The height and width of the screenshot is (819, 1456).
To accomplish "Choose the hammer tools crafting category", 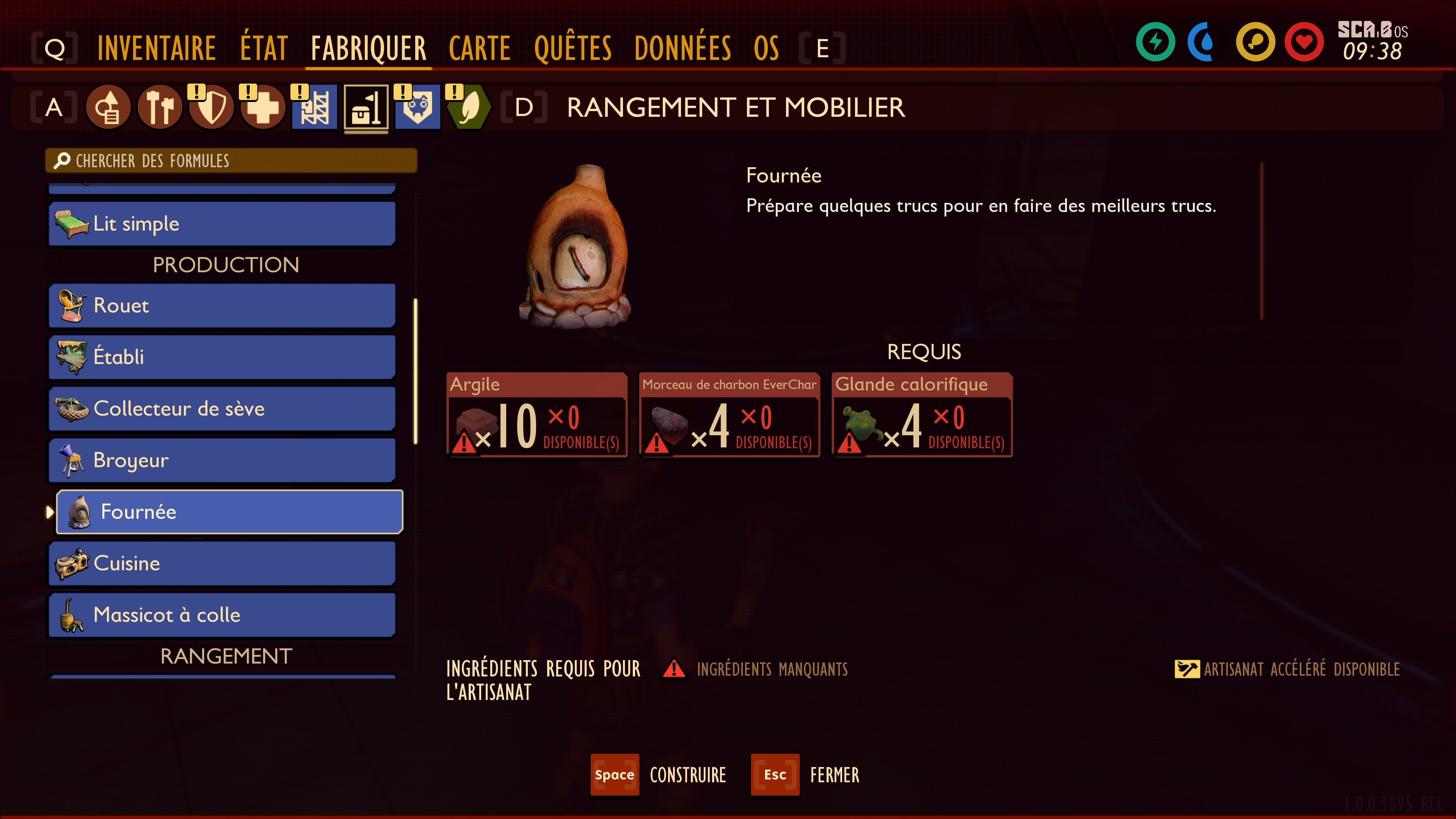I will point(160,107).
